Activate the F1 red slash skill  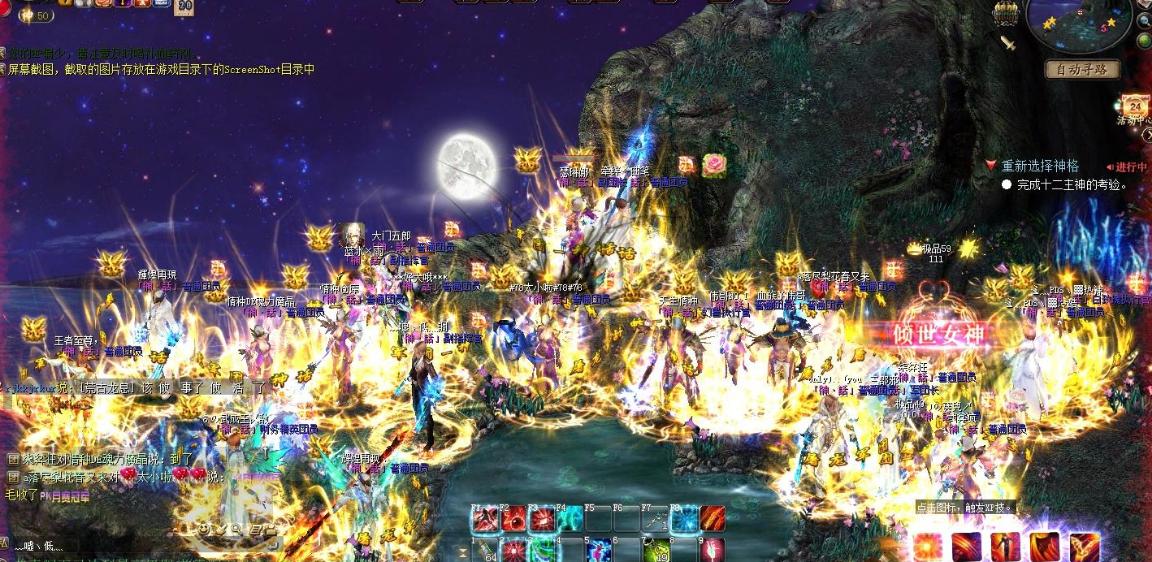pos(486,520)
